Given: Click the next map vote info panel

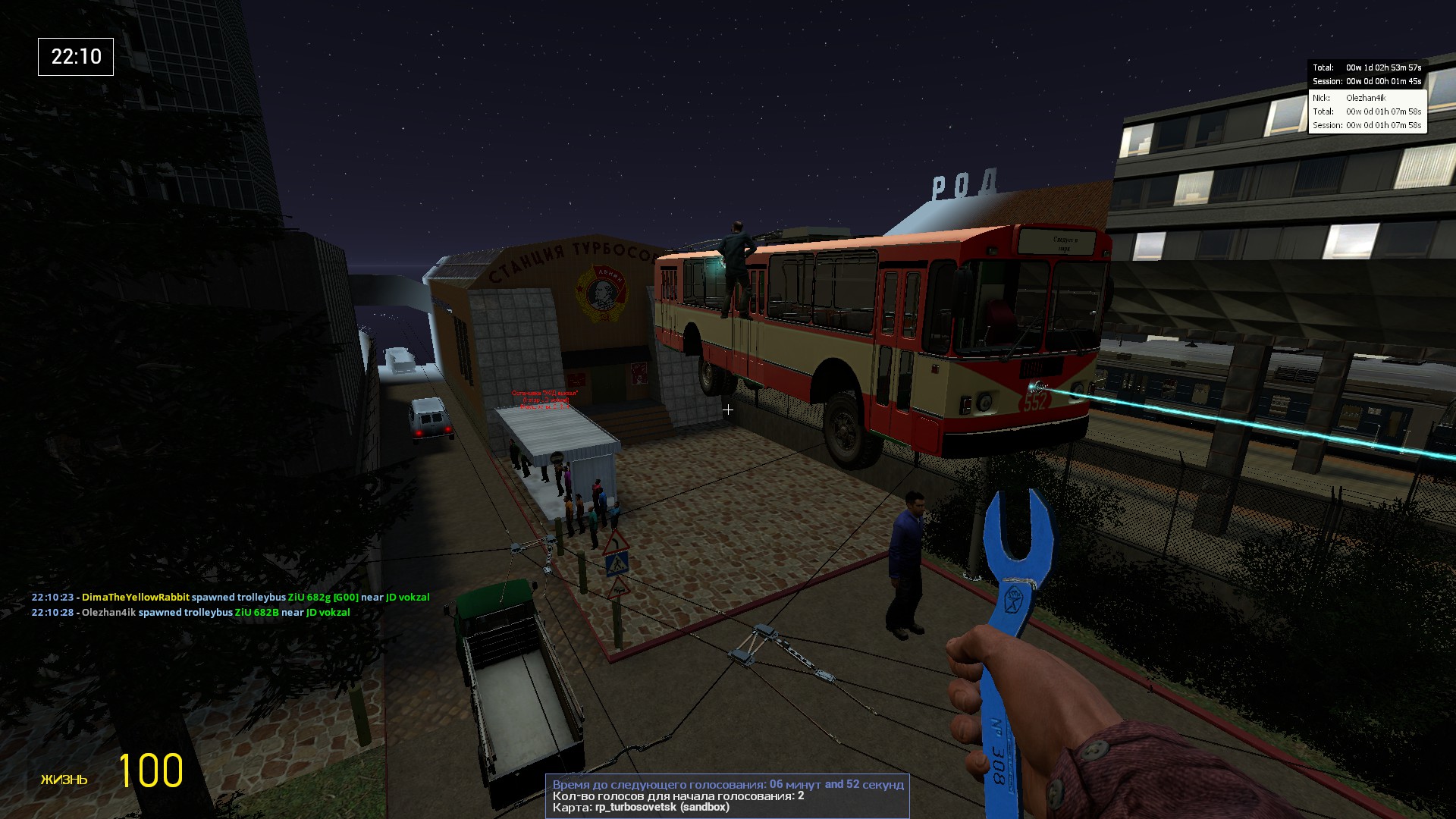Looking at the screenshot, I should [727, 795].
